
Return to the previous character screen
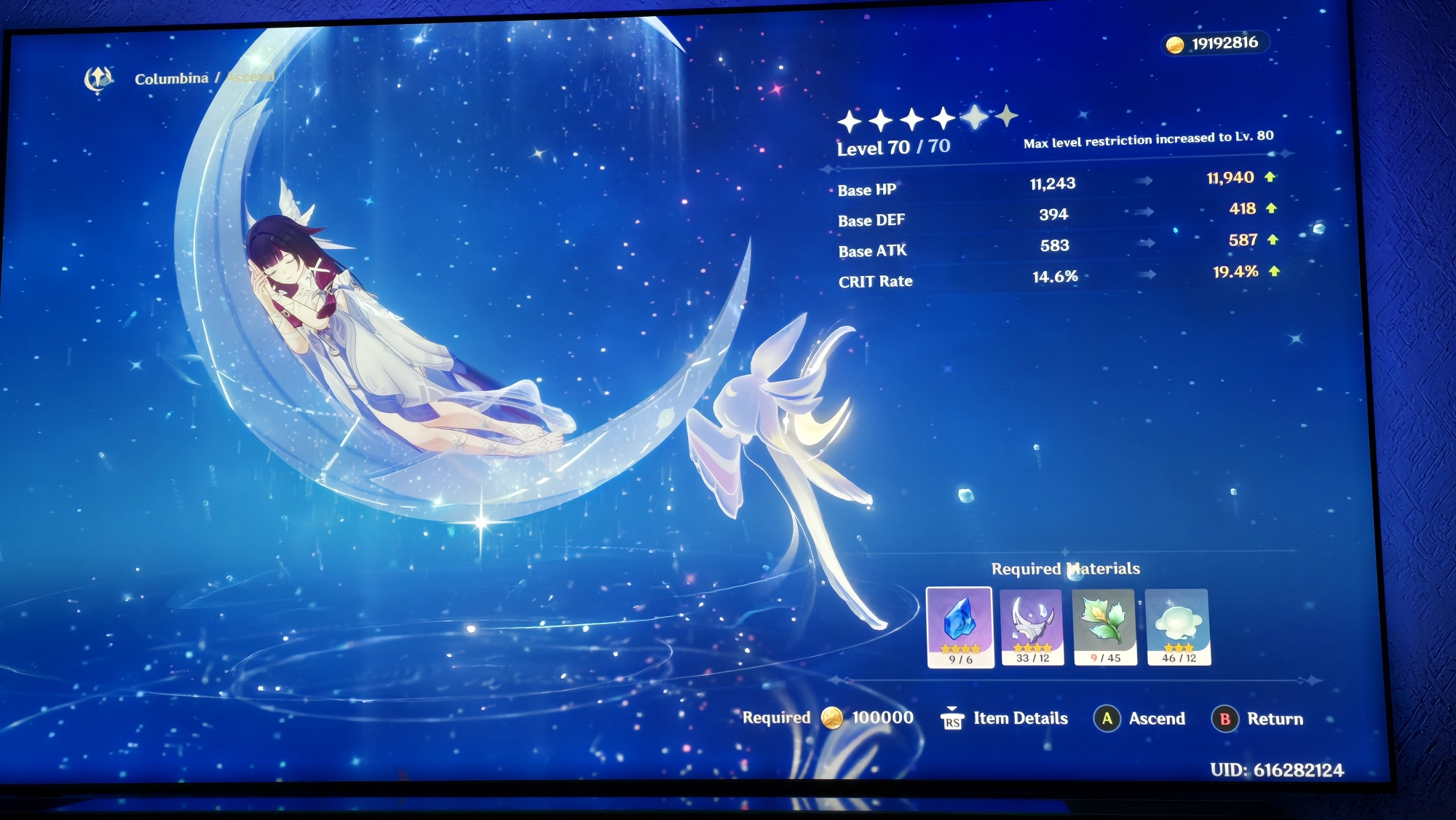point(1258,719)
